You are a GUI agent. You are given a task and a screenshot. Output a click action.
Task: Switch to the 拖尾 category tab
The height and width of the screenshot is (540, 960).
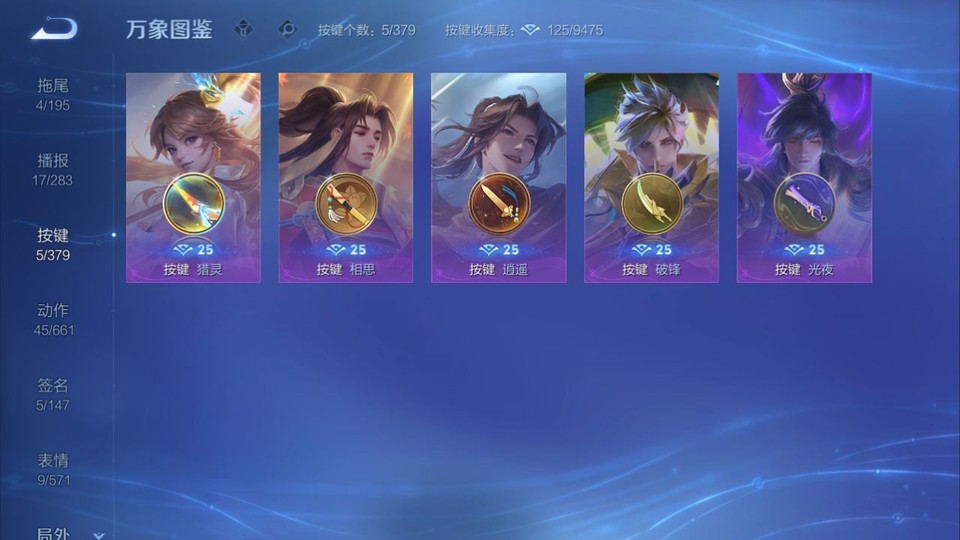point(53,93)
